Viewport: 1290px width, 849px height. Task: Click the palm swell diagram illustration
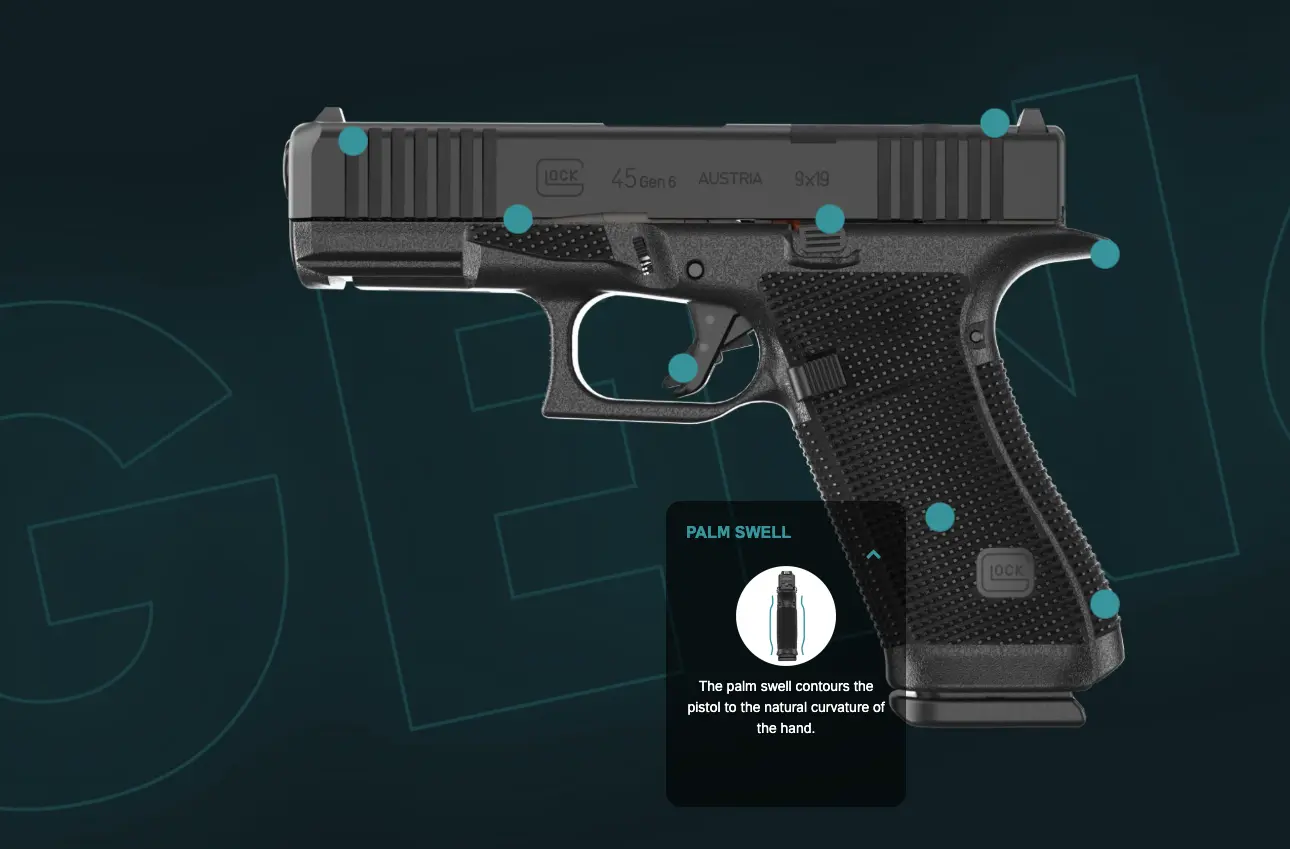[786, 615]
